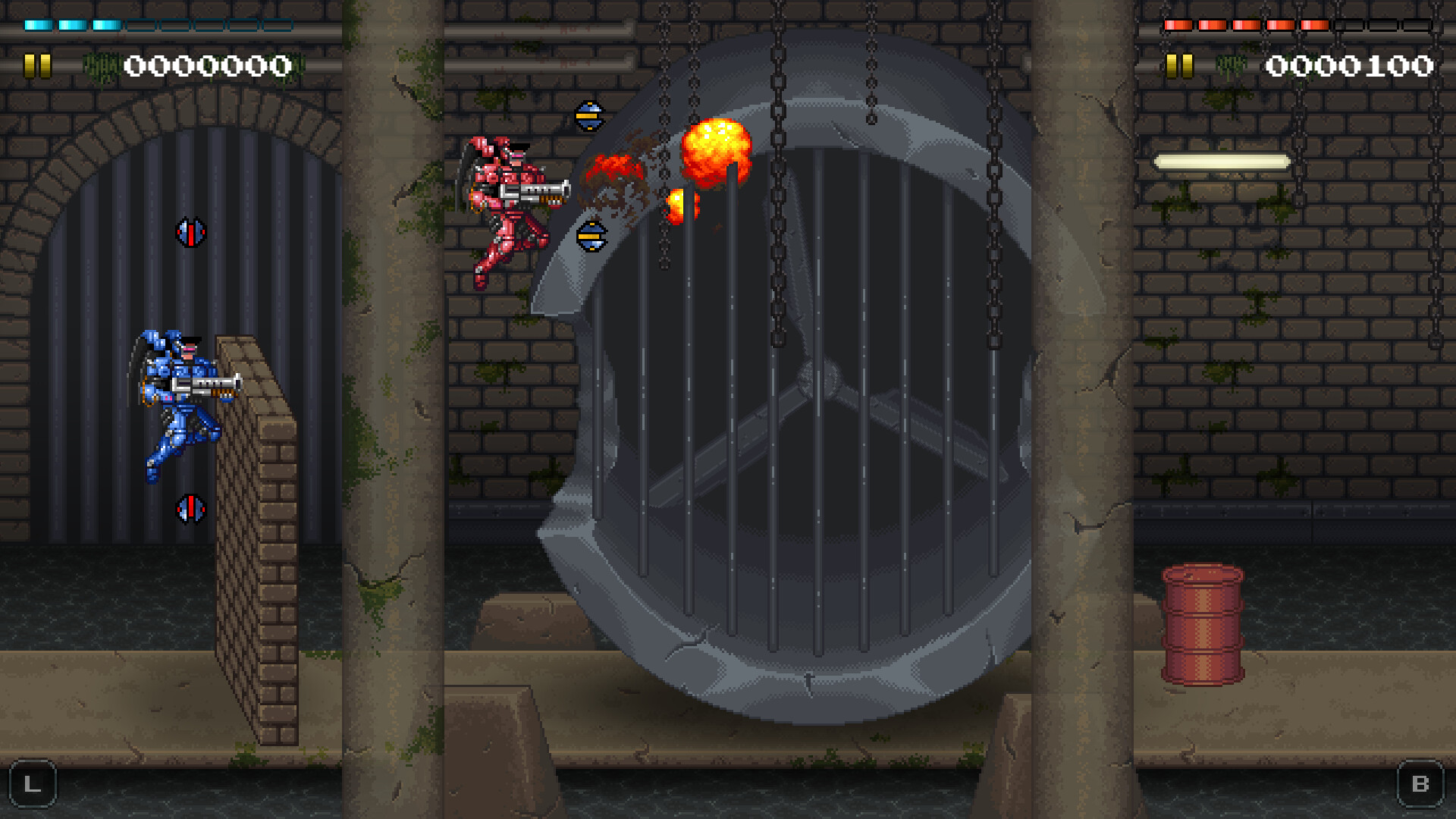The height and width of the screenshot is (819, 1456).
Task: Click the red barrel on the right platform
Action: [x=1203, y=626]
